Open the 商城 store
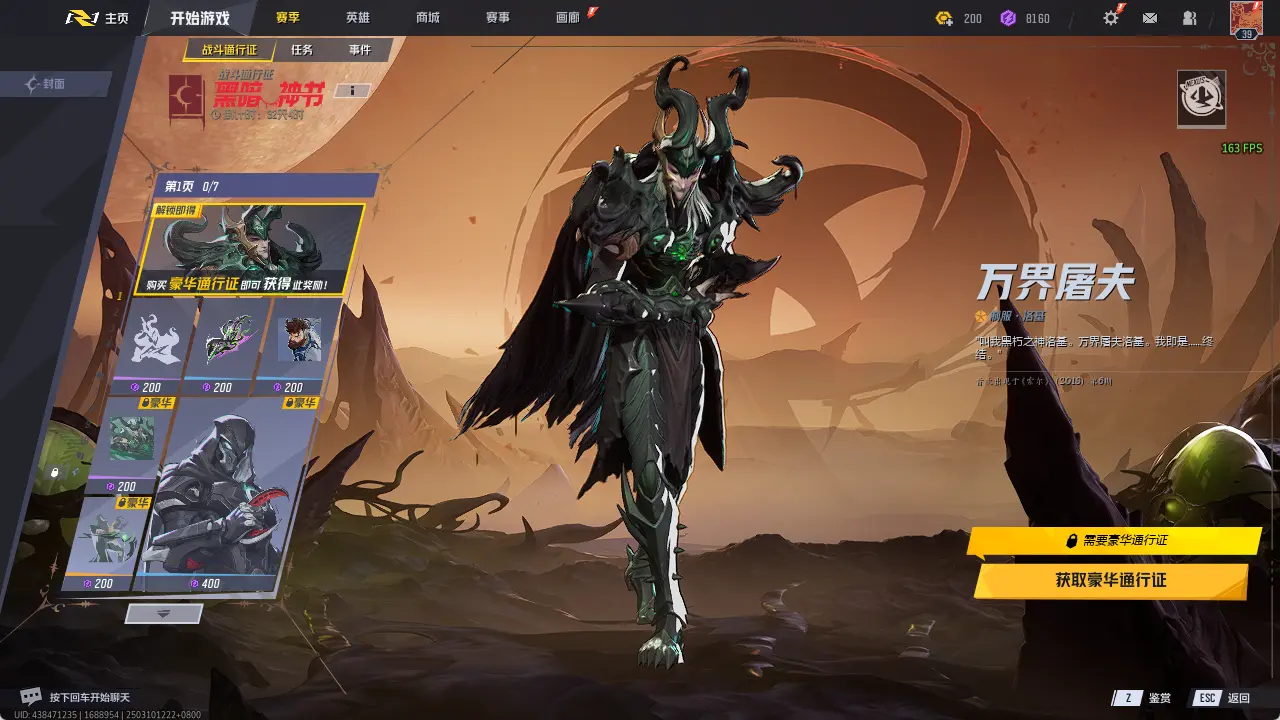This screenshot has height=720, width=1280. pyautogui.click(x=427, y=18)
